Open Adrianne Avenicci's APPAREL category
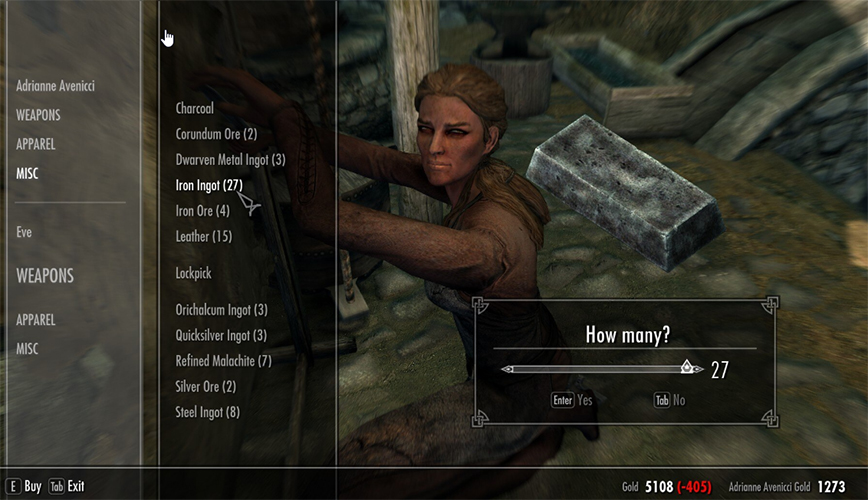Screen dimensions: 868x500 click(36, 144)
